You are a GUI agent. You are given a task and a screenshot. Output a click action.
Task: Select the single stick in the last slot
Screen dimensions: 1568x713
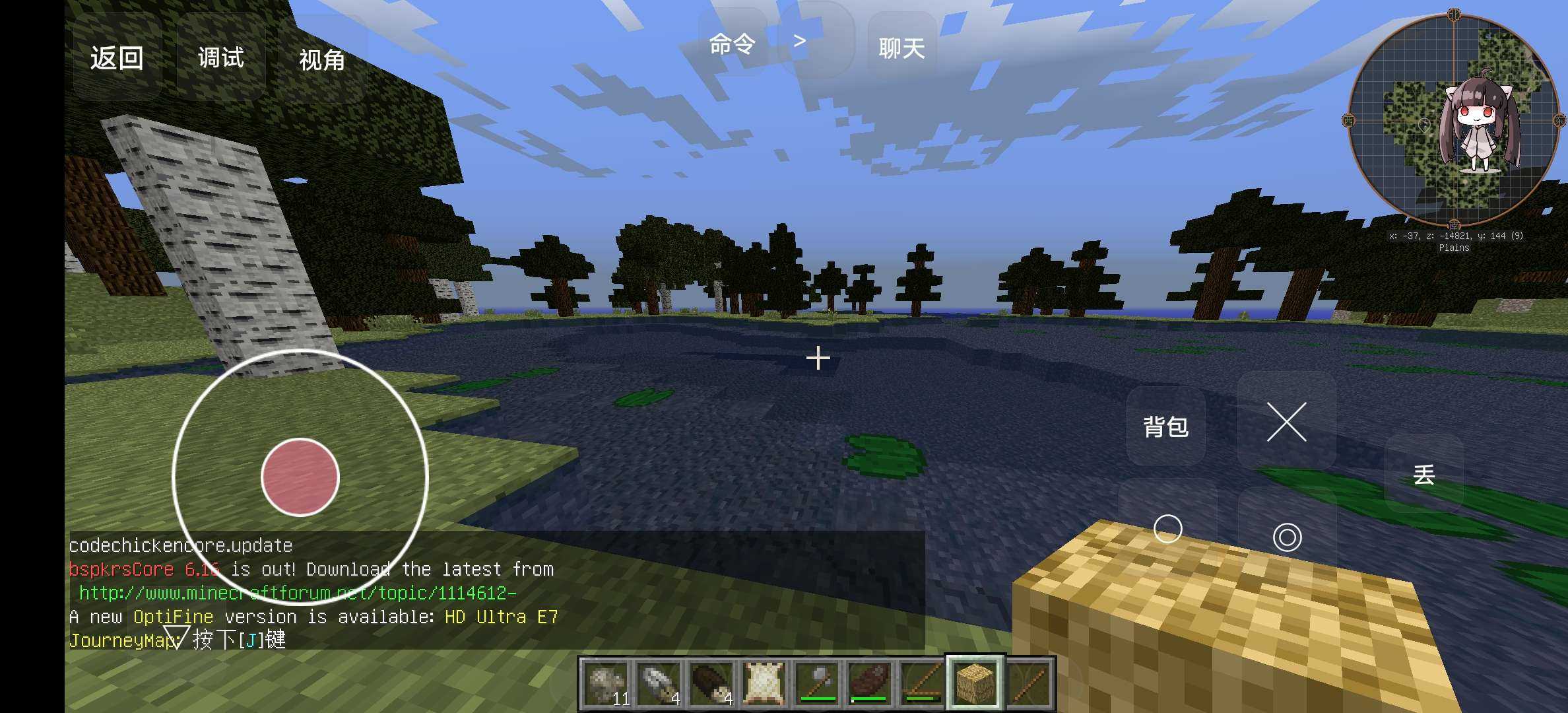point(1028,683)
